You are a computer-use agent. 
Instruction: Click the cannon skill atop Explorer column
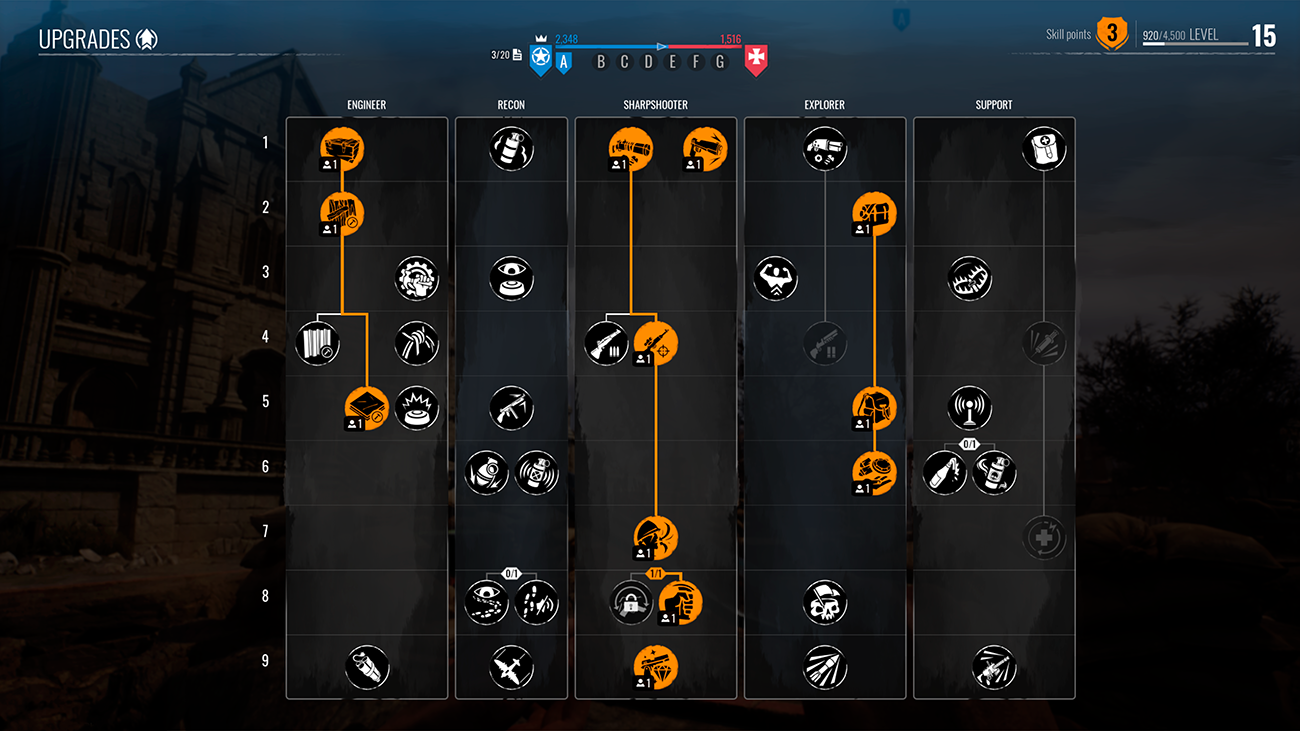coord(825,147)
